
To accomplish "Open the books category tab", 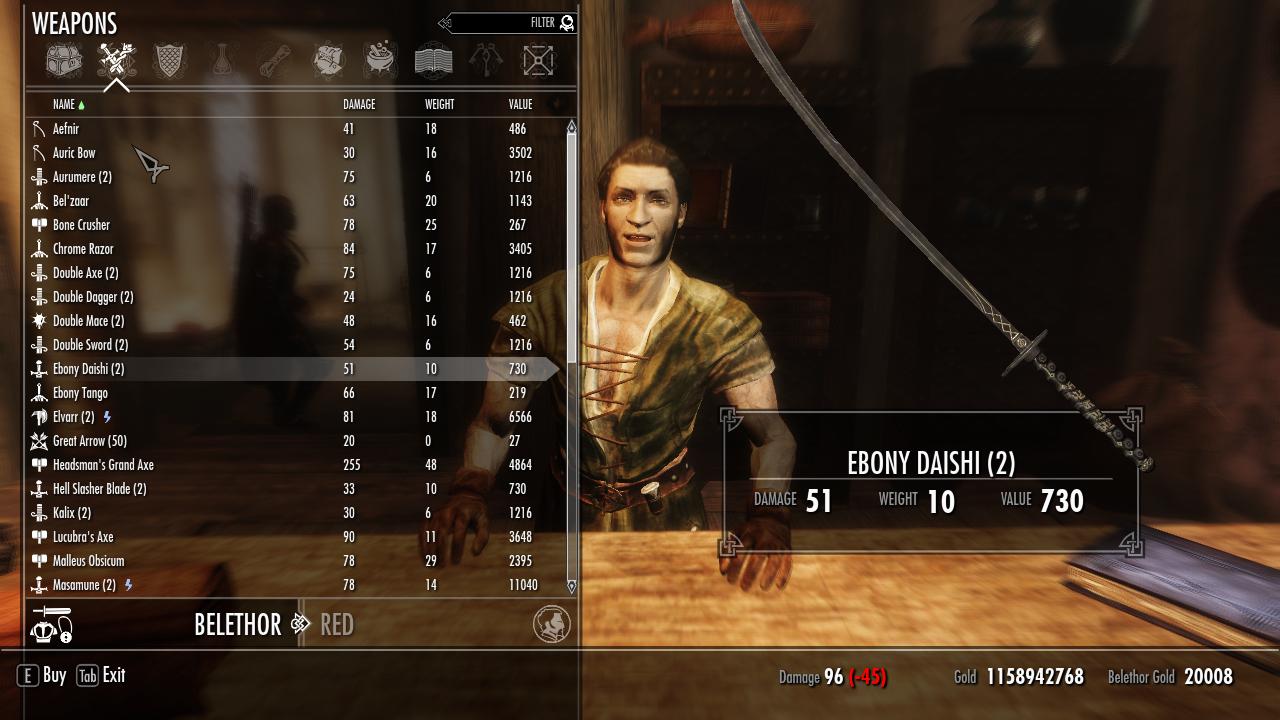I will (x=433, y=61).
